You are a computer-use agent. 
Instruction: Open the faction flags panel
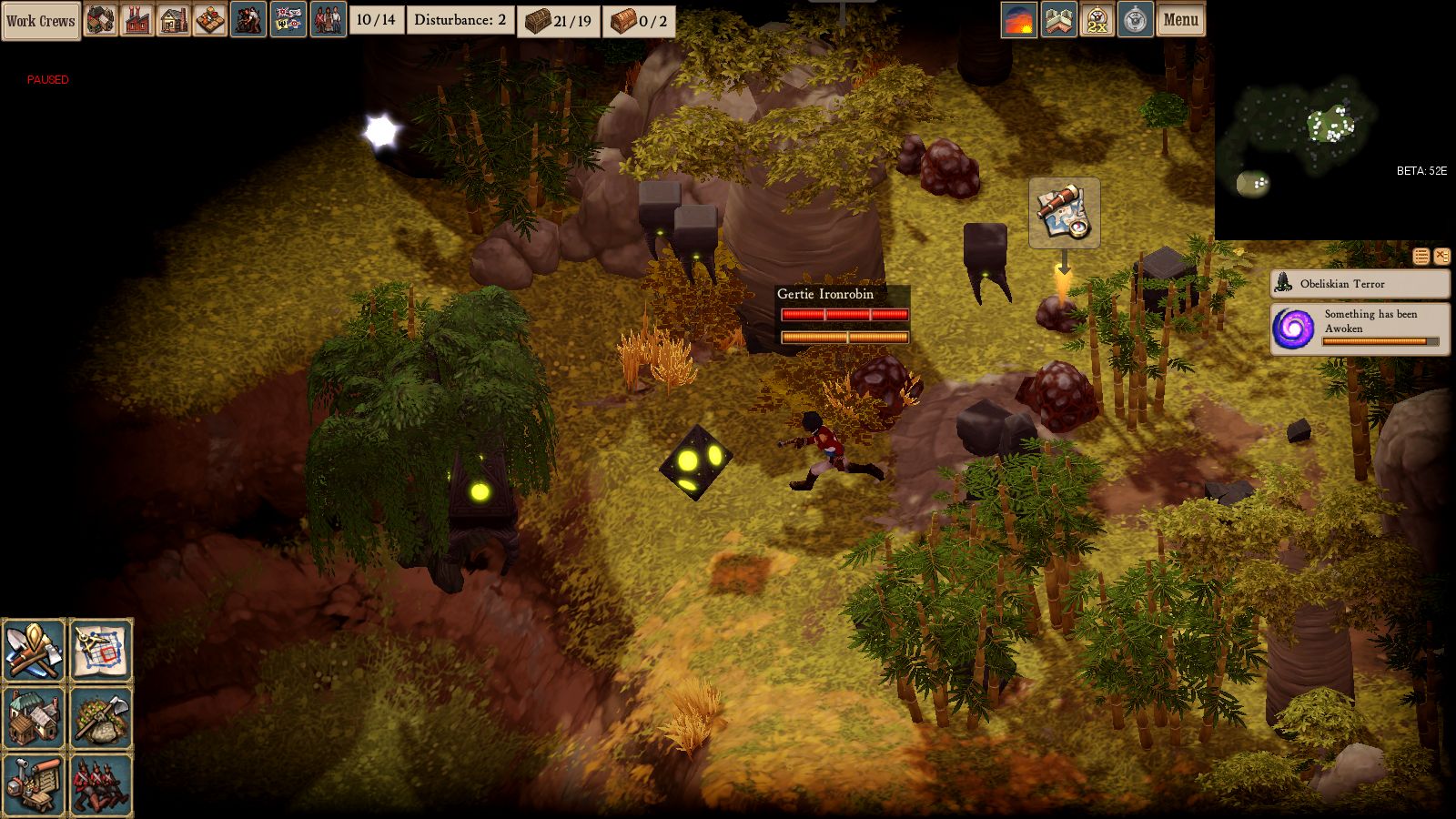[288, 20]
